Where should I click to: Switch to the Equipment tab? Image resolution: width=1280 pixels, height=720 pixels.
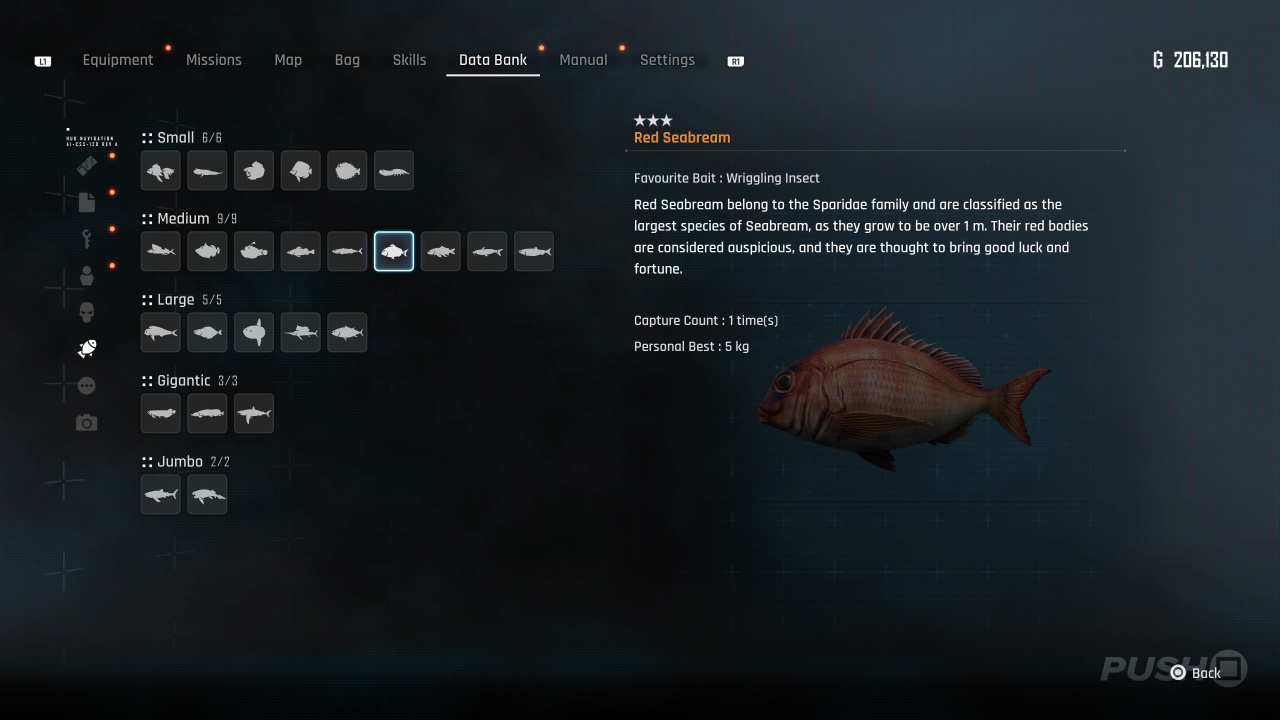[x=118, y=60]
